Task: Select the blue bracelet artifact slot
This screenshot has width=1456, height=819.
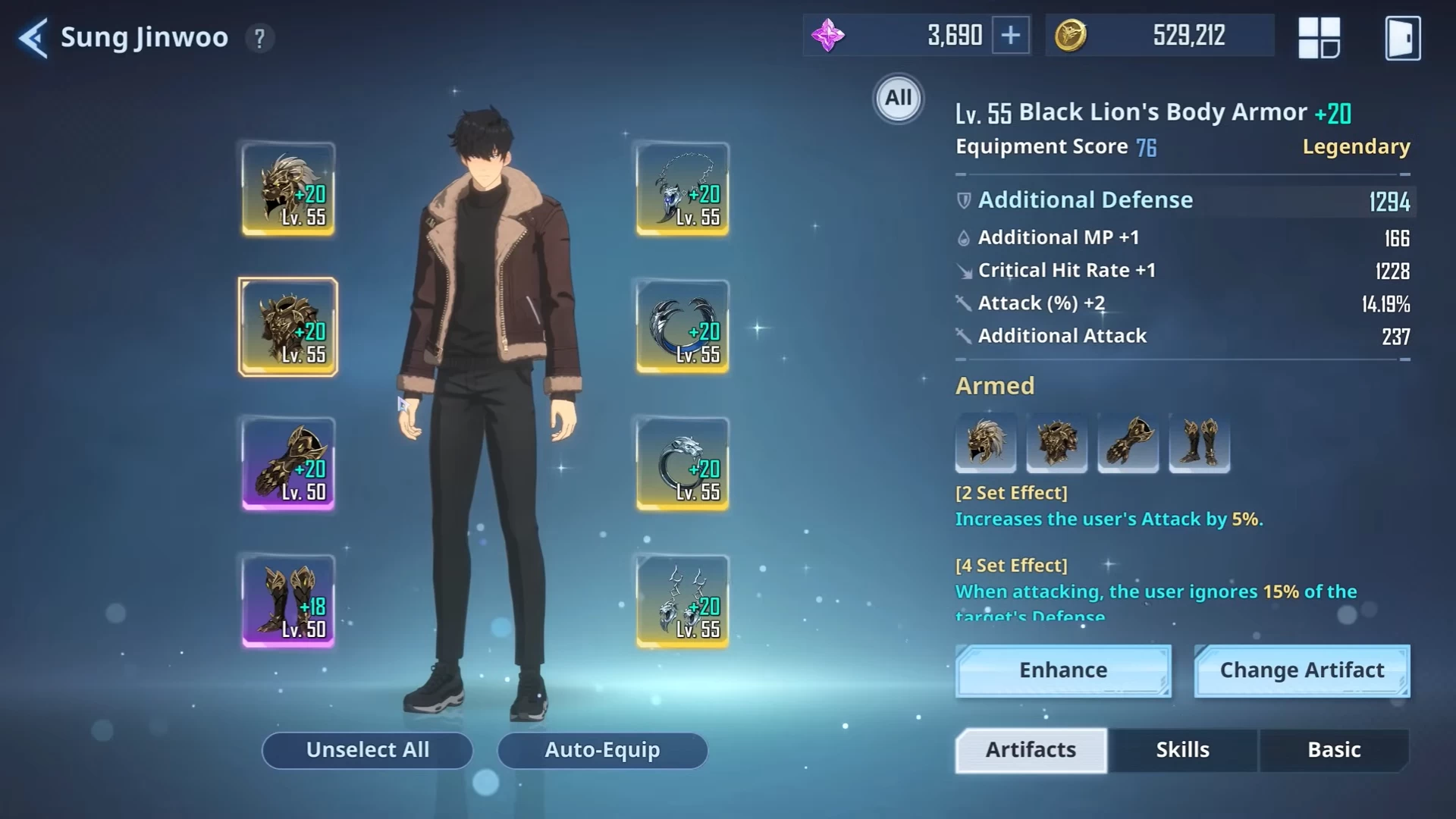Action: pyautogui.click(x=682, y=327)
